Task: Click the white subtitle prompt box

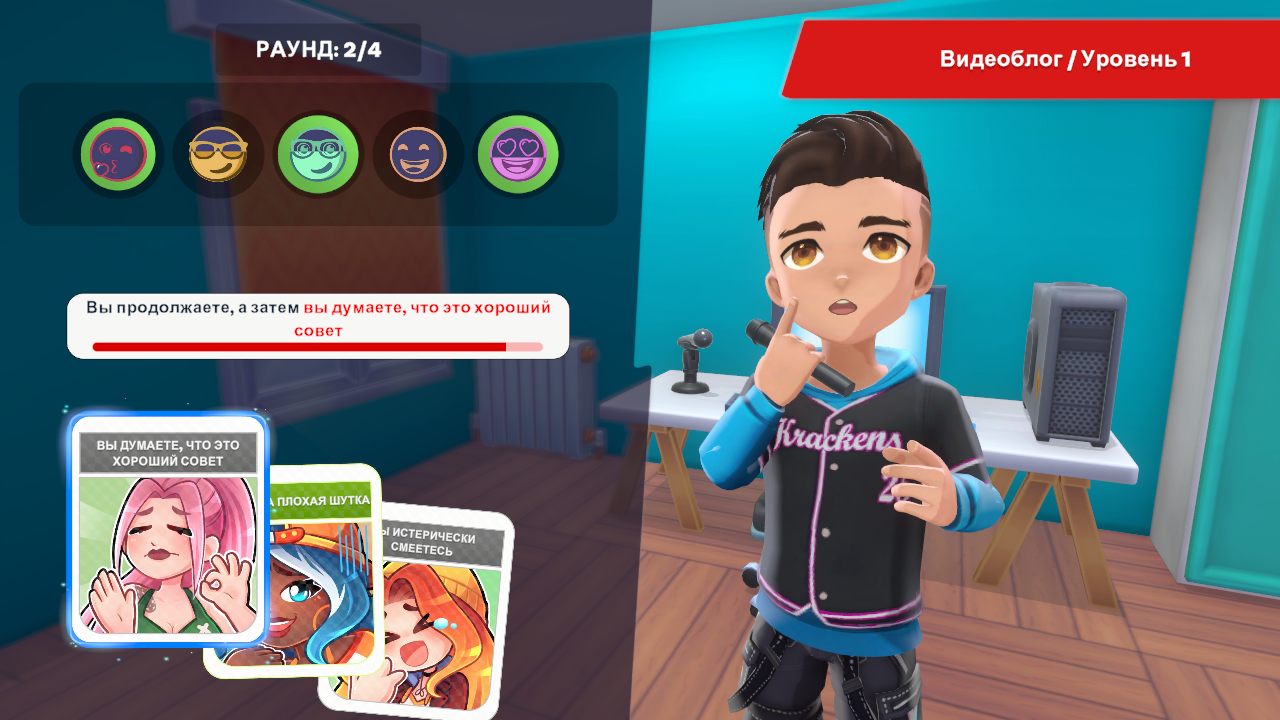Action: tap(316, 320)
